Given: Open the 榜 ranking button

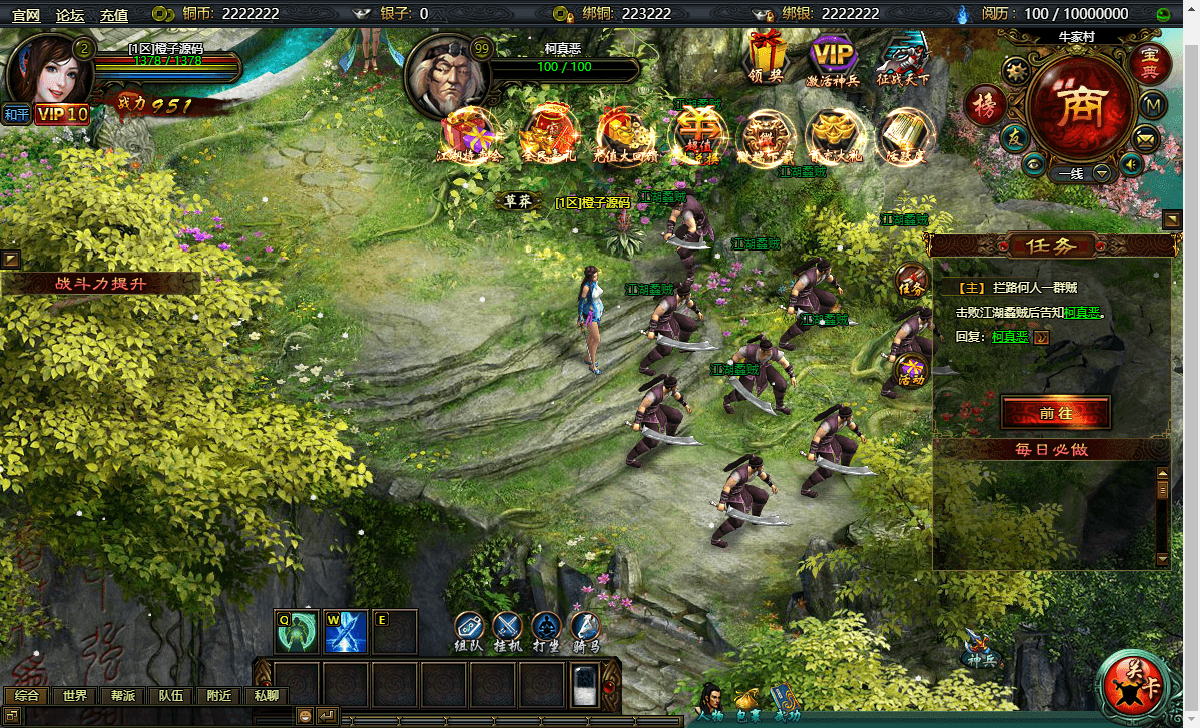Looking at the screenshot, I should 985,106.
